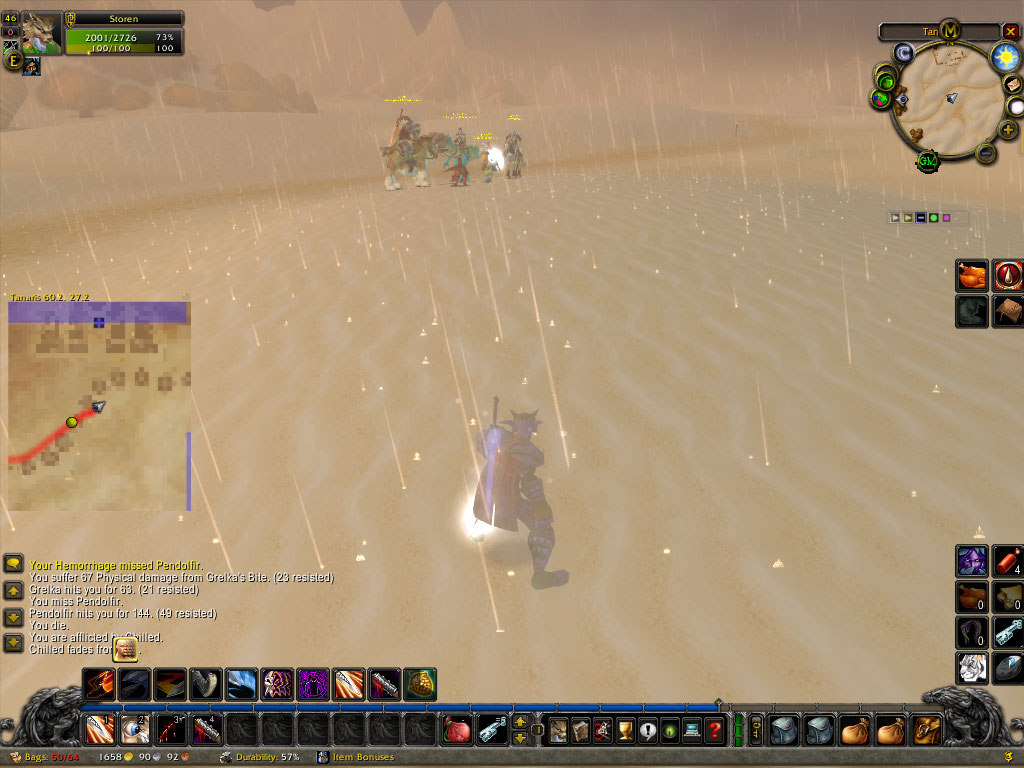
Task: Open the red help question mark
Action: [x=714, y=731]
